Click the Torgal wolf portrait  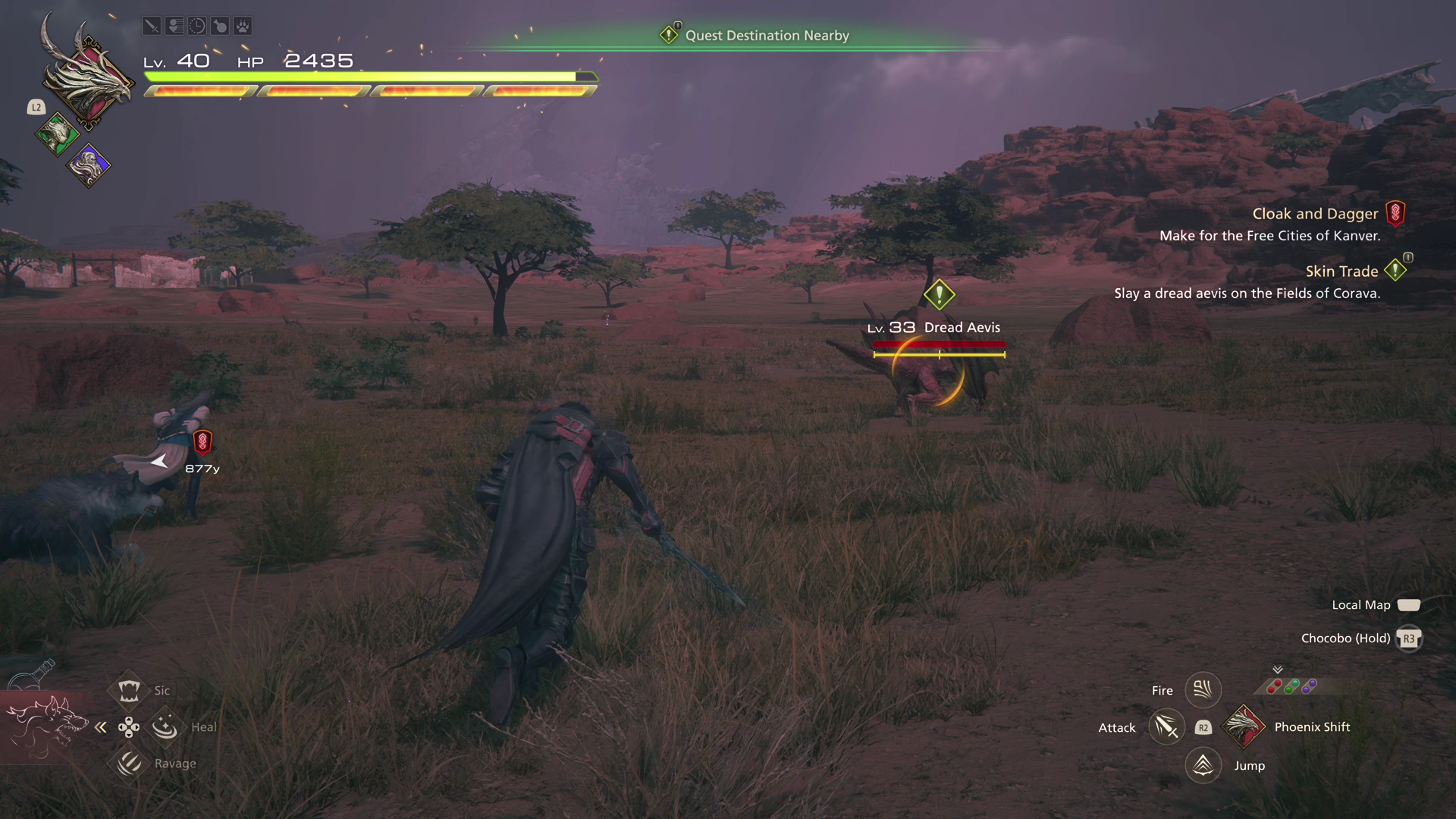[45, 726]
